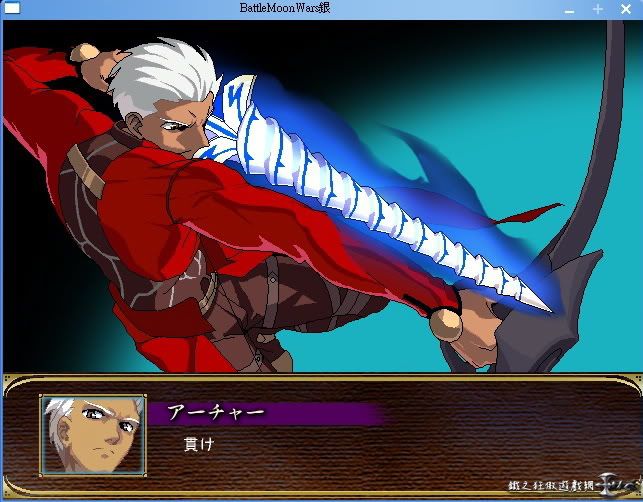Select Archer's speaker portrait

(x=93, y=434)
